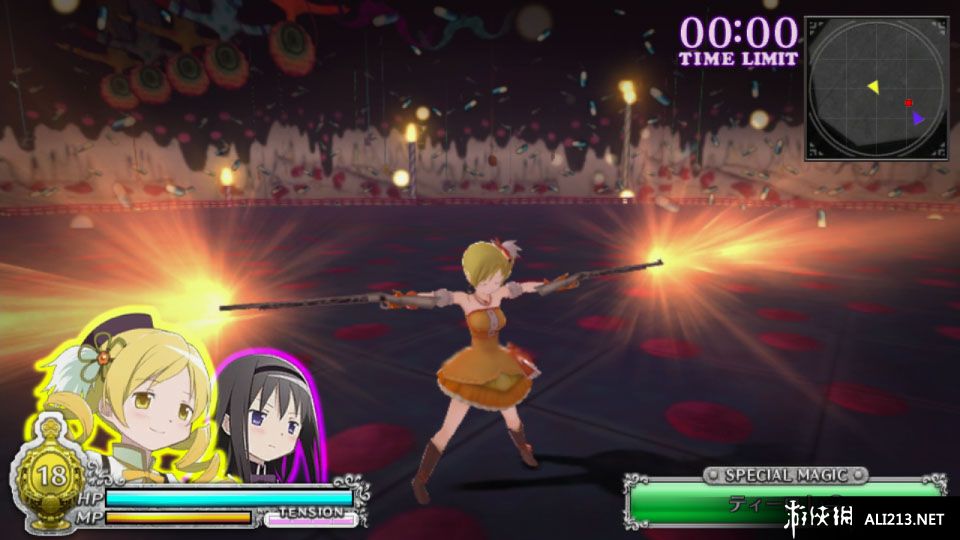Click the circular minimap radar
Viewport: 960px width, 540px height.
(876, 88)
